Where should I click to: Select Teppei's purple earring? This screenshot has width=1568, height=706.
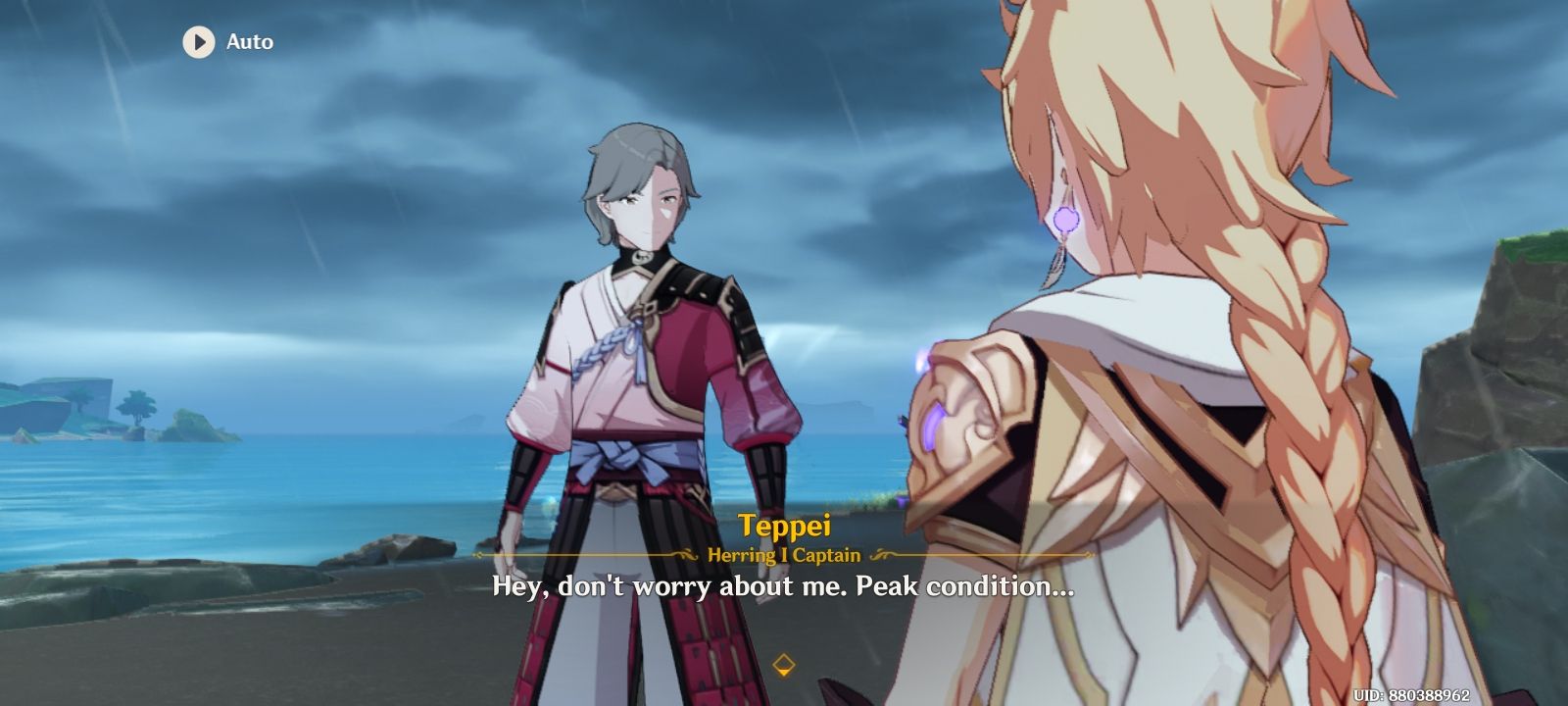(x=1065, y=218)
